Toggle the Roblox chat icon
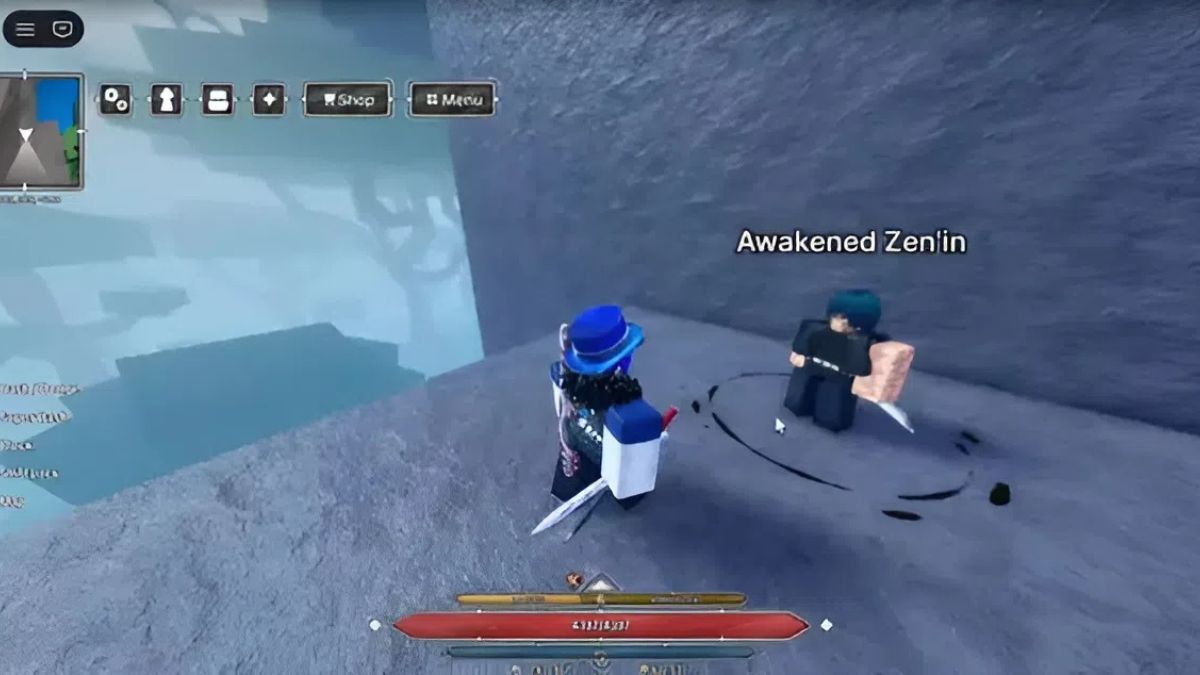 point(63,29)
